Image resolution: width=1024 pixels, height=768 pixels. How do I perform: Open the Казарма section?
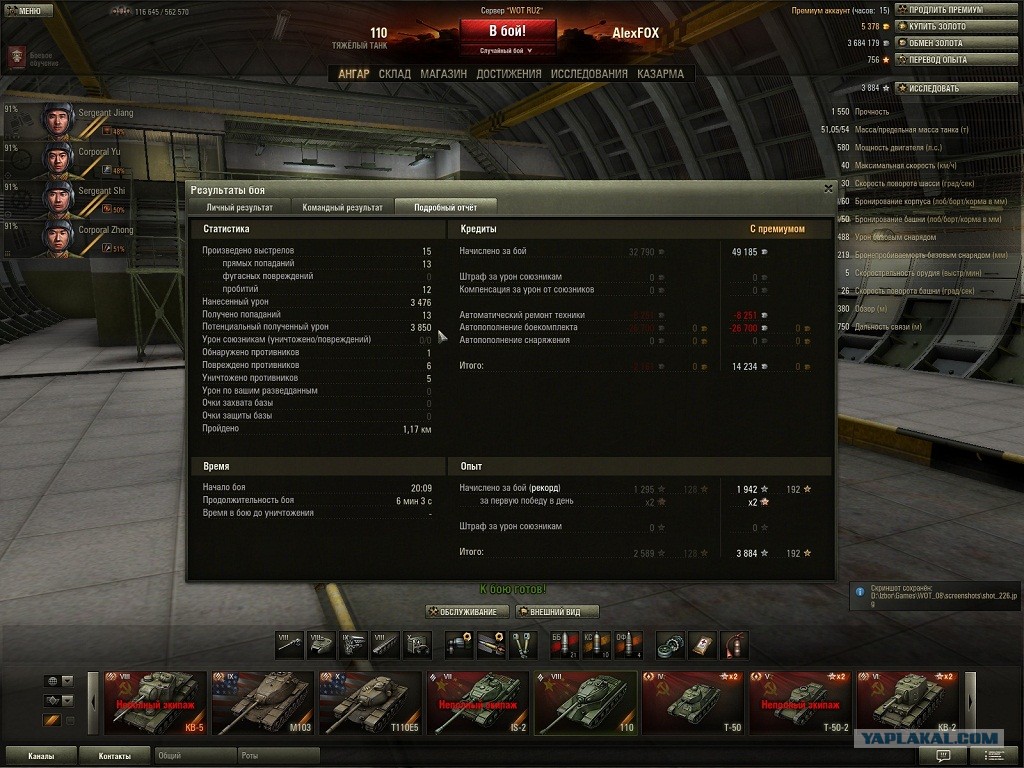point(660,74)
